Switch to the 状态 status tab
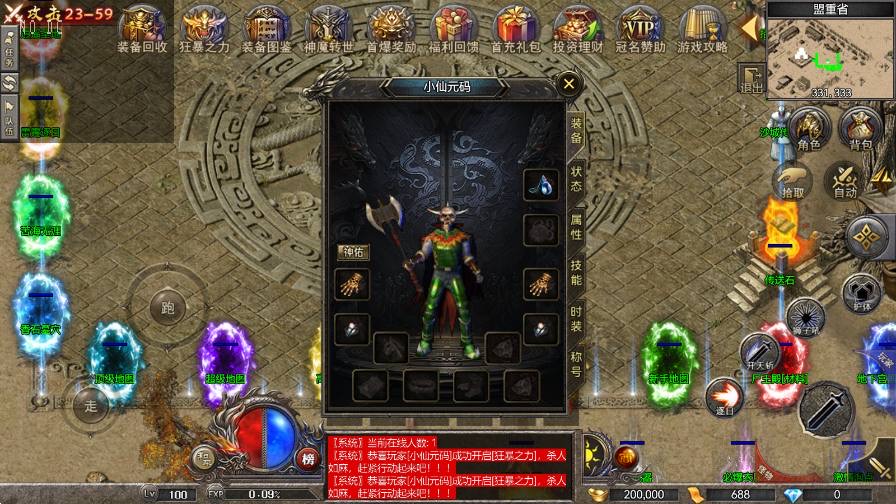Image resolution: width=896 pixels, height=504 pixels. point(577,179)
